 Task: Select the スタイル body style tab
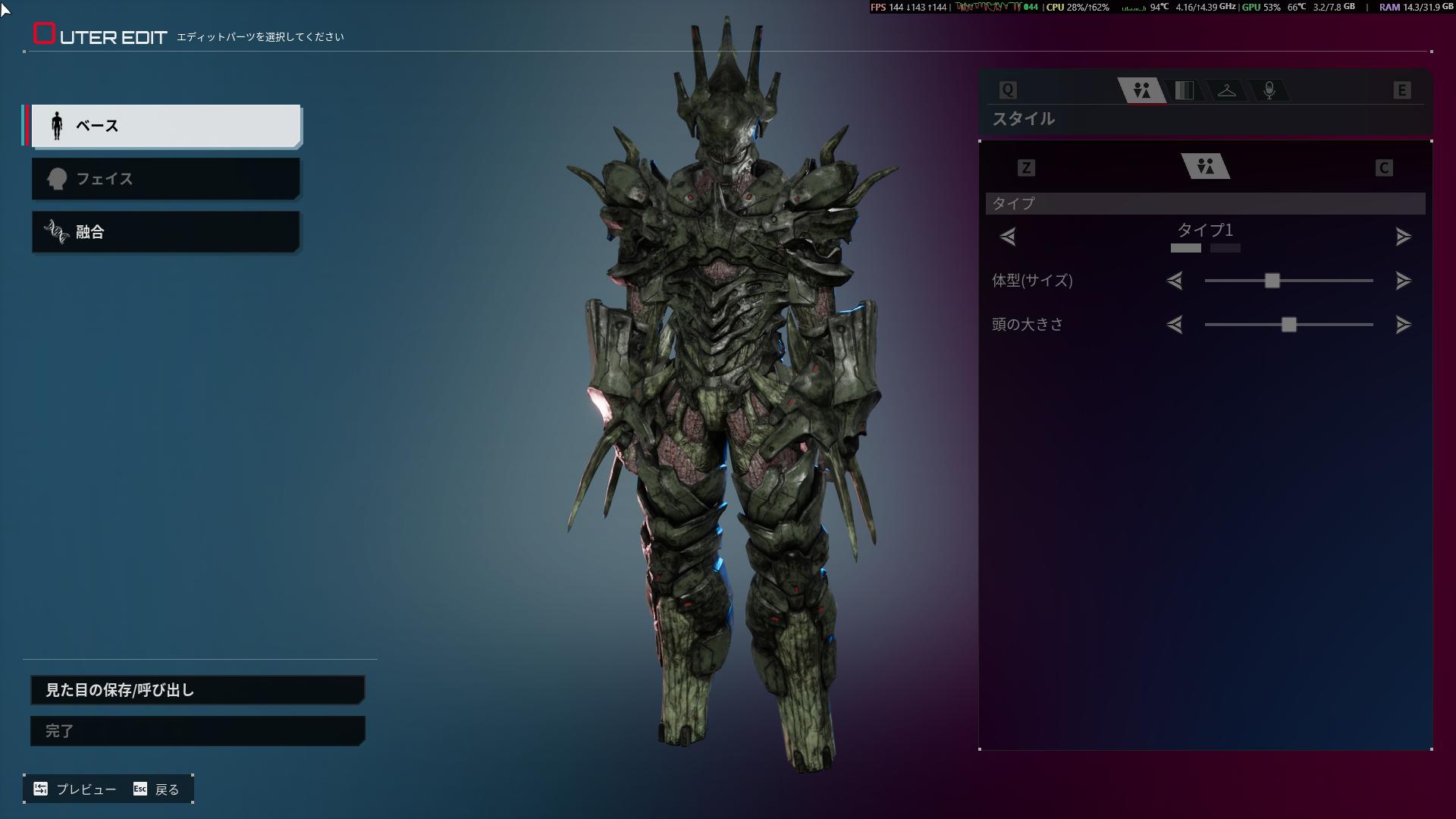pos(1142,91)
